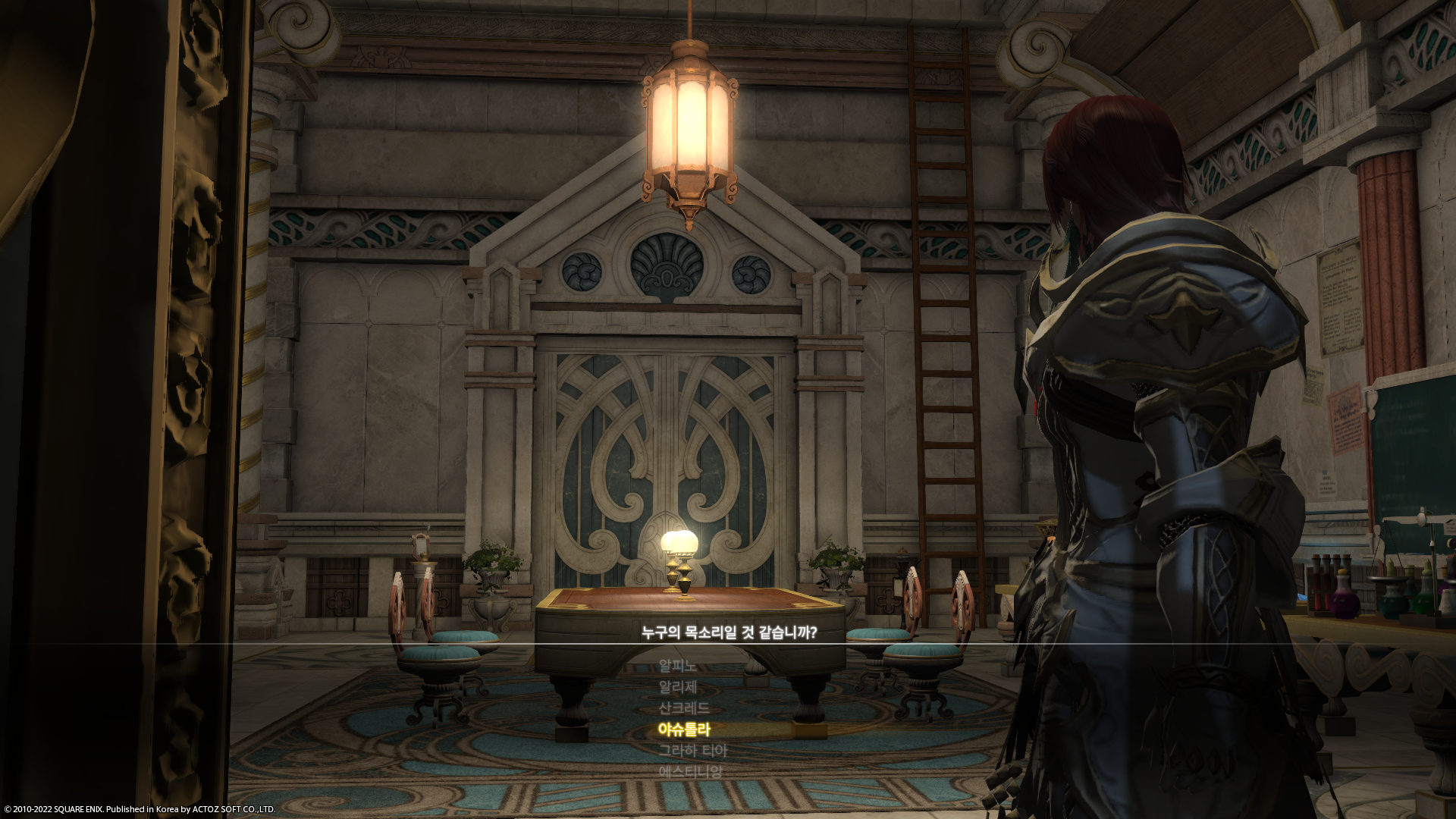Image resolution: width=1456 pixels, height=819 pixels.
Task: Click the 에스티니앙 choice
Action: [690, 772]
